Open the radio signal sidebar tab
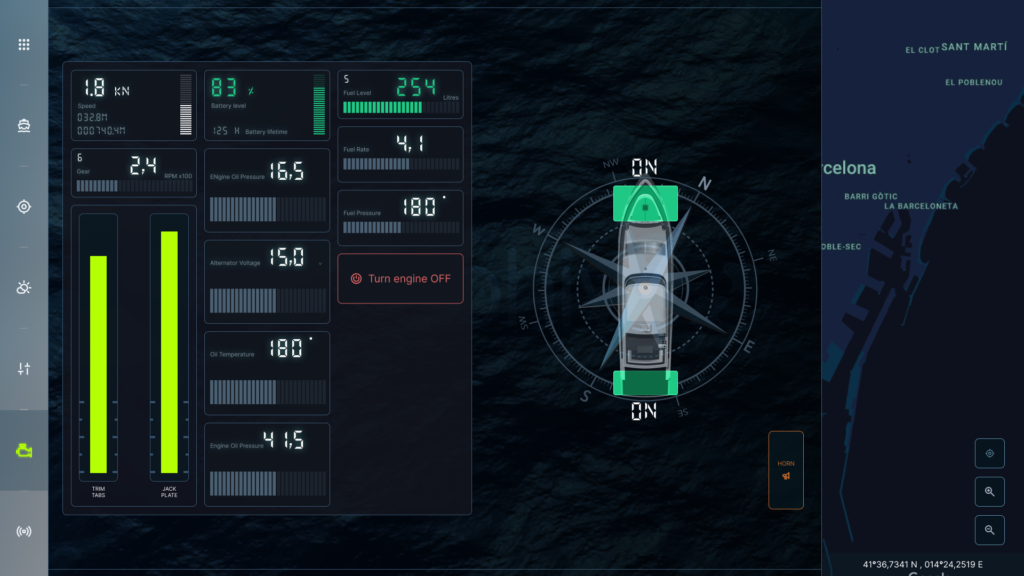Image resolution: width=1024 pixels, height=576 pixels. [24, 531]
